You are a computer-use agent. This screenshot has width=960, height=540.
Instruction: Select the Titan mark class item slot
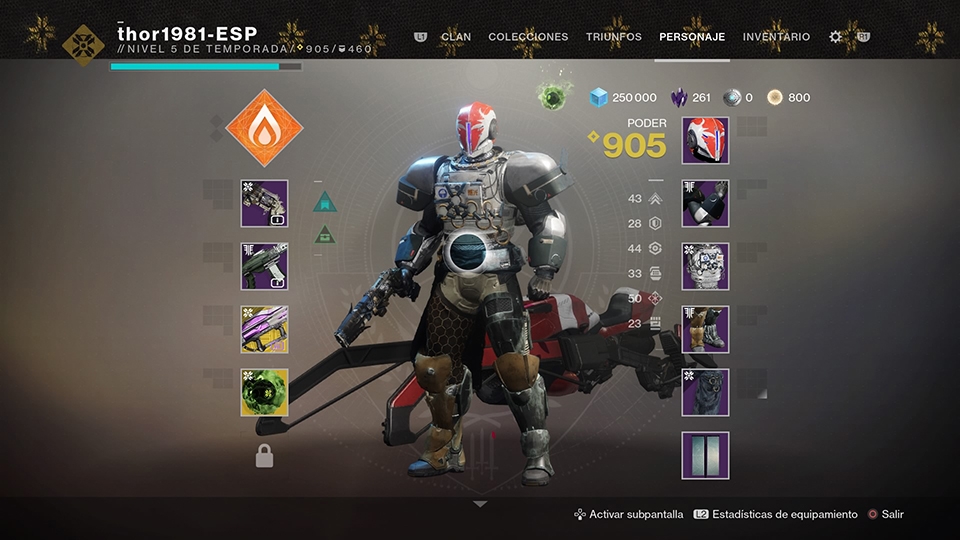pyautogui.click(x=705, y=393)
